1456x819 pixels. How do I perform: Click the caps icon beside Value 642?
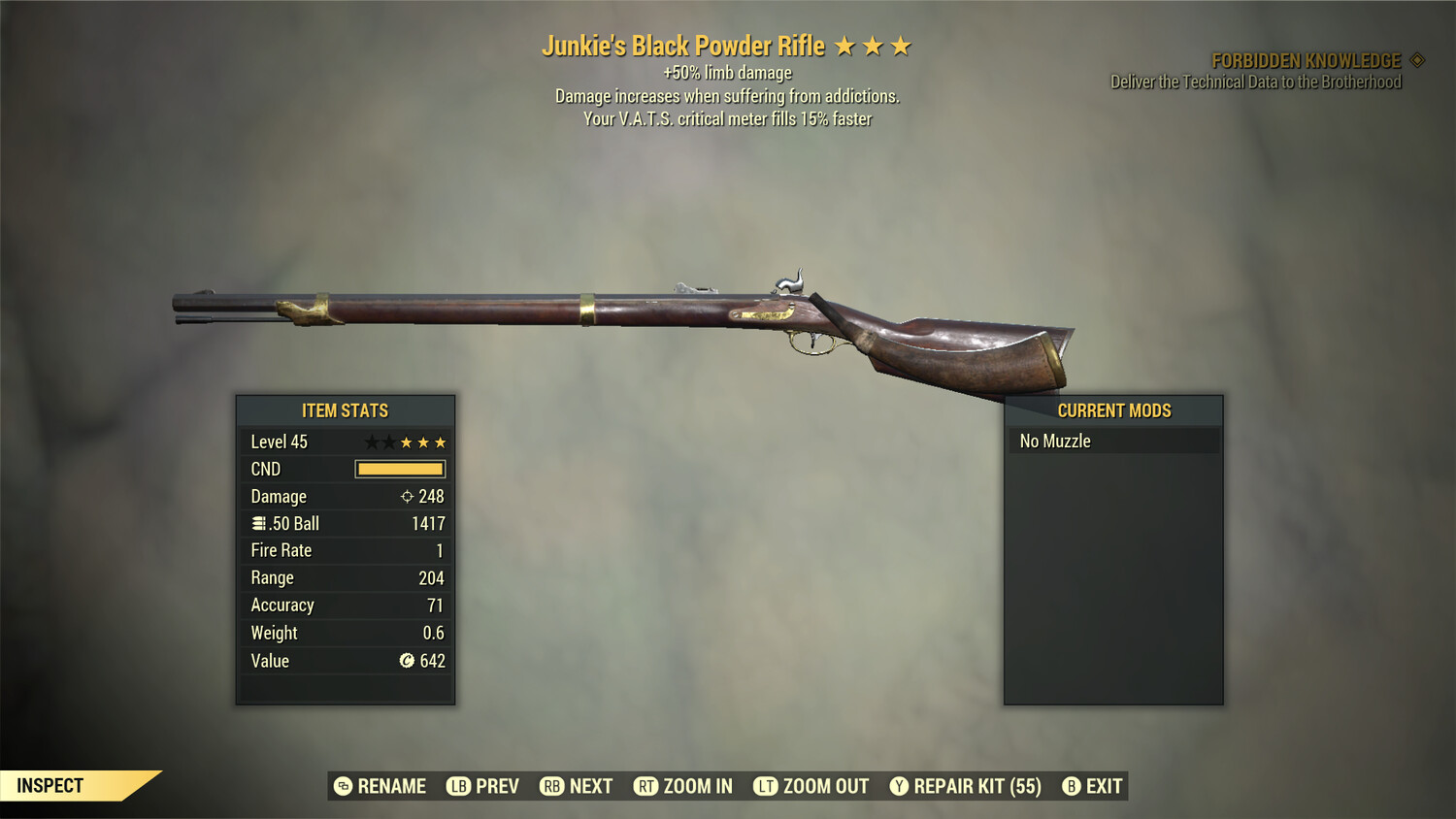point(409,661)
